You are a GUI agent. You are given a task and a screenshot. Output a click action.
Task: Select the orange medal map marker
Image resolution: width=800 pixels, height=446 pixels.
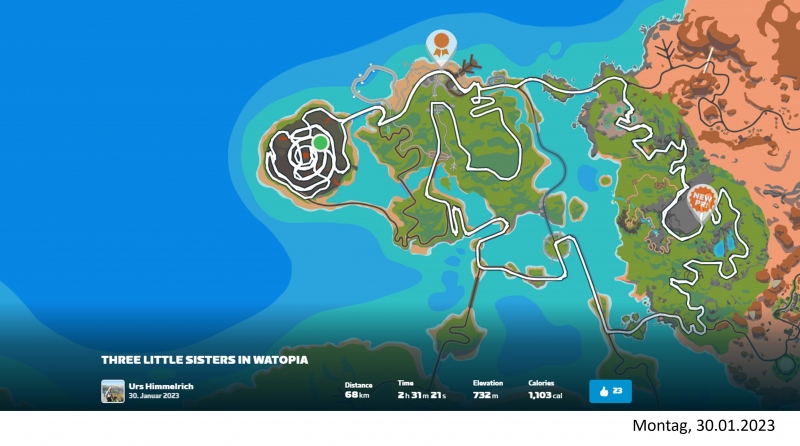point(440,45)
